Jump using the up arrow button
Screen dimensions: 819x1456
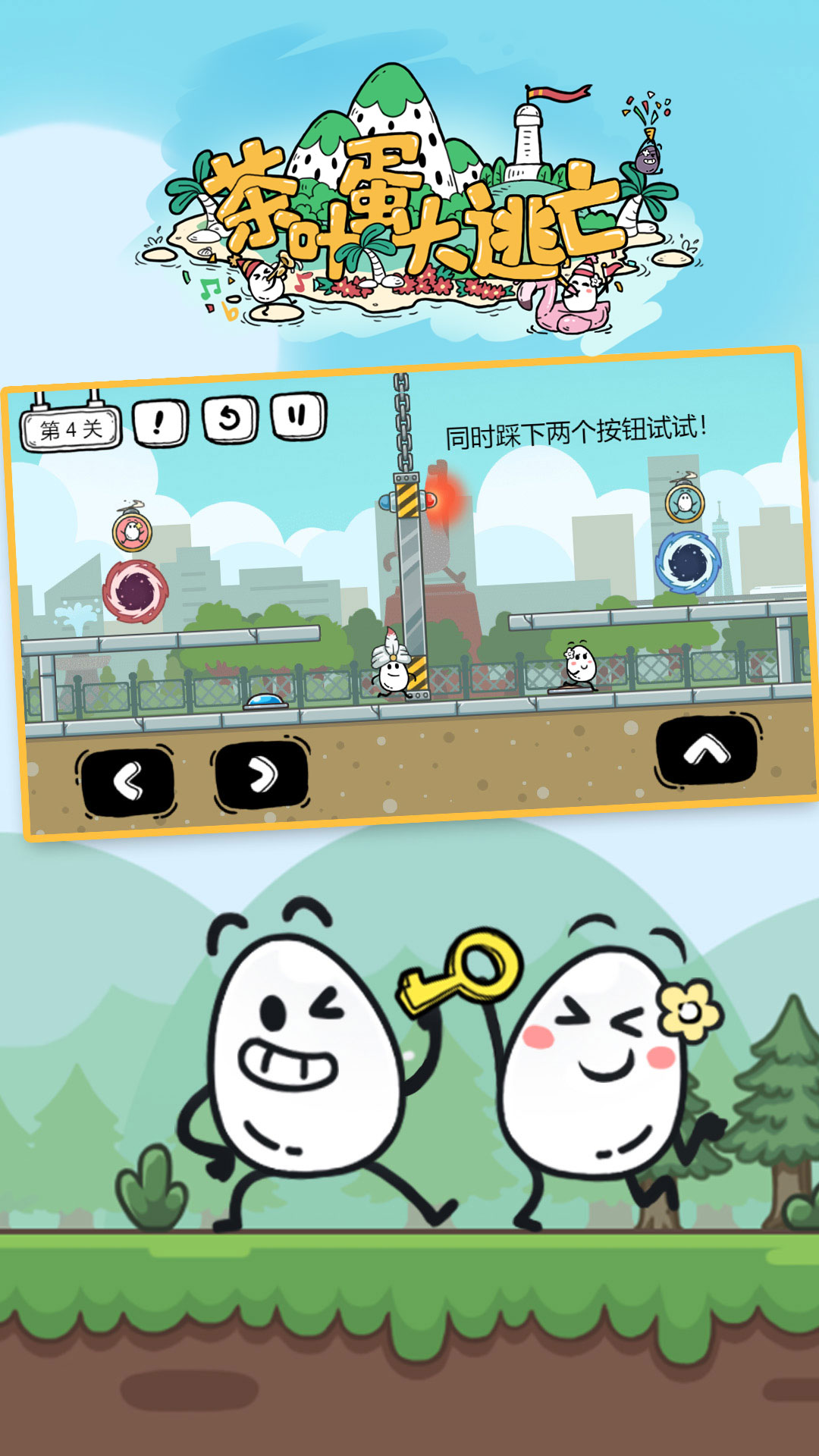pos(706,750)
